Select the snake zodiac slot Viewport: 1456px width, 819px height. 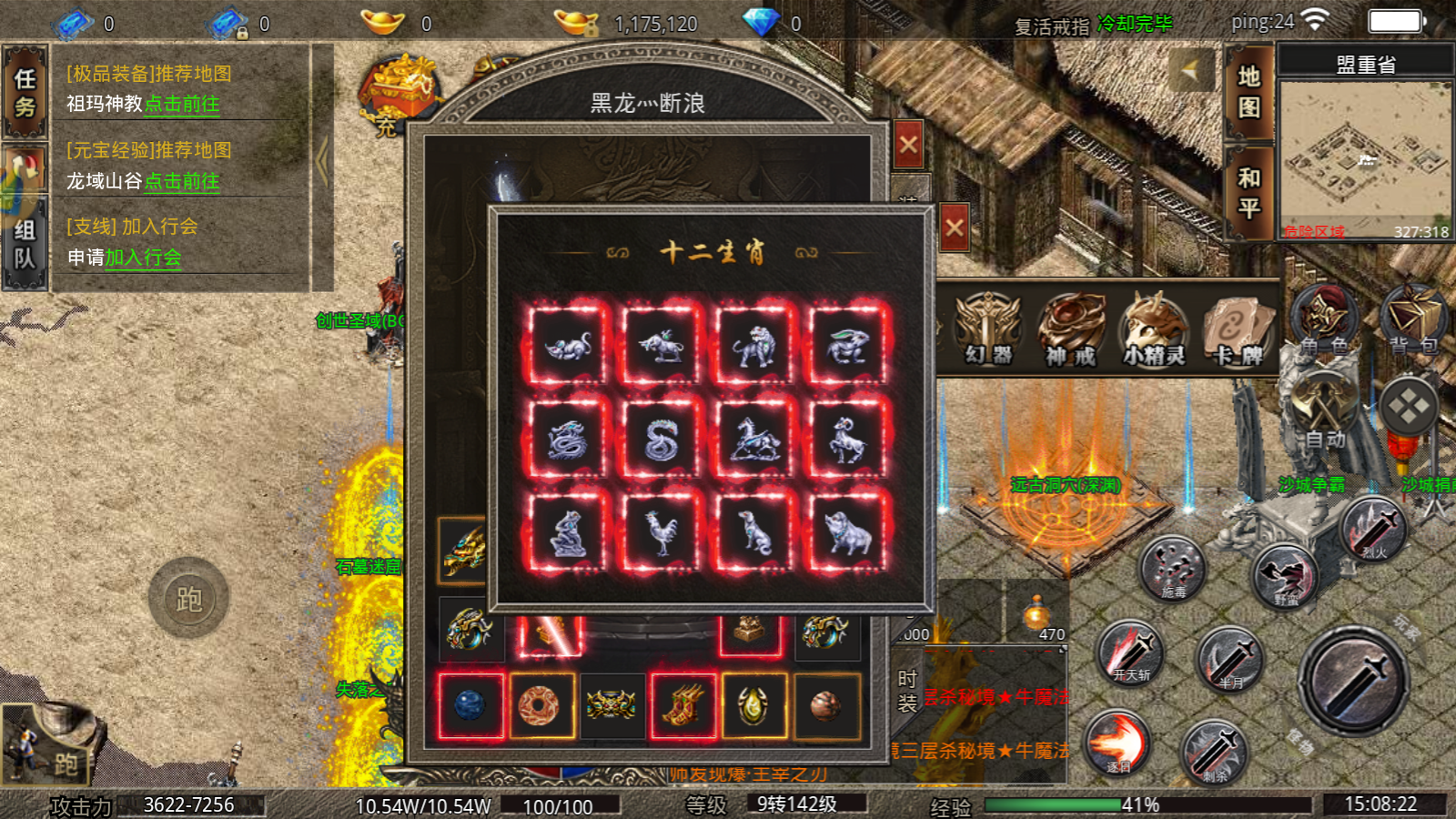click(x=662, y=440)
